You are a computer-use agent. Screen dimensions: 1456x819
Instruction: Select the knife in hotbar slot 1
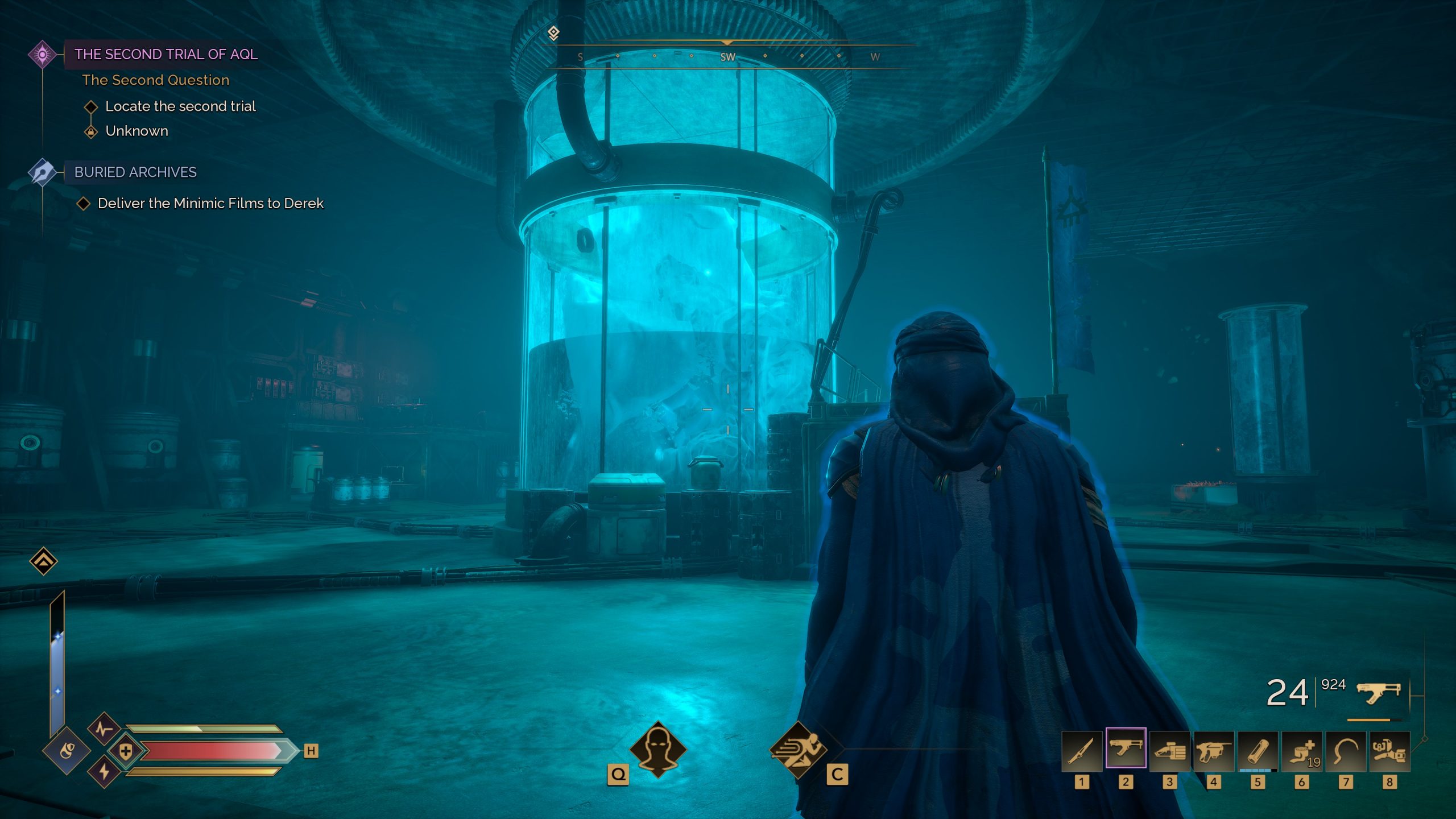click(1082, 751)
